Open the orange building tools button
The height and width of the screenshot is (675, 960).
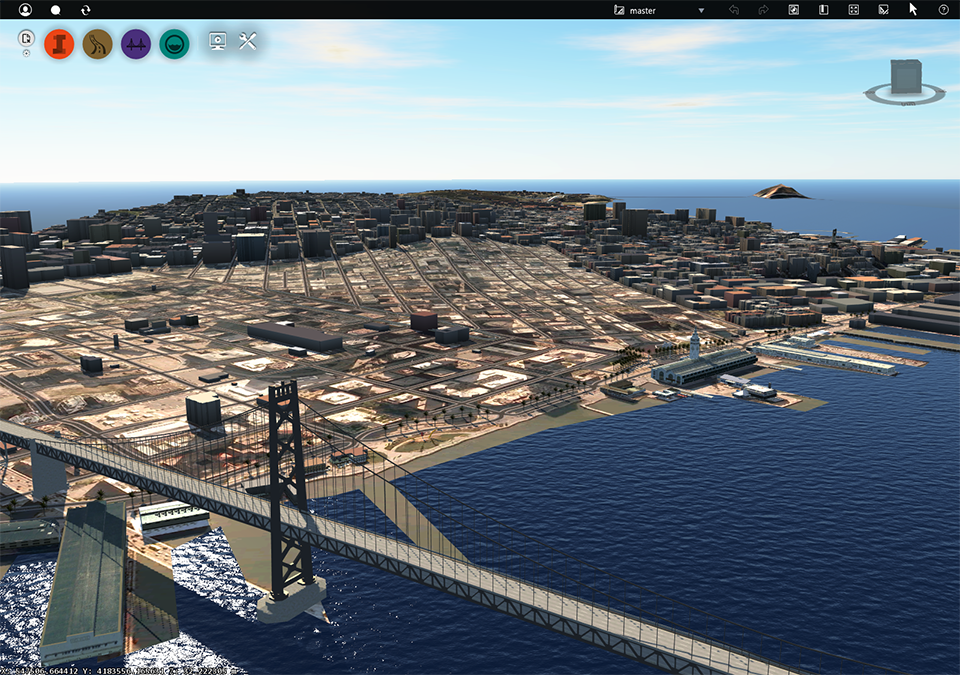60,44
